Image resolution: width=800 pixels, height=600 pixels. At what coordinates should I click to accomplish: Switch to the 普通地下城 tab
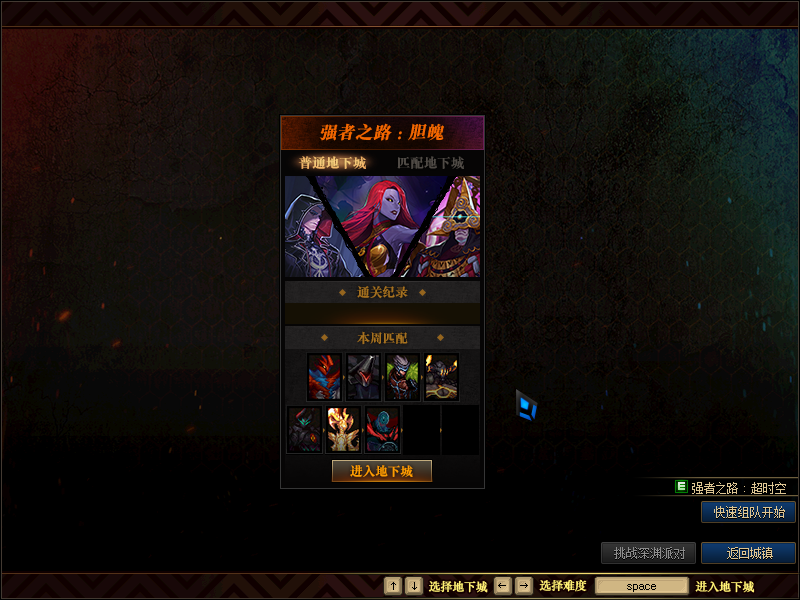[x=332, y=162]
